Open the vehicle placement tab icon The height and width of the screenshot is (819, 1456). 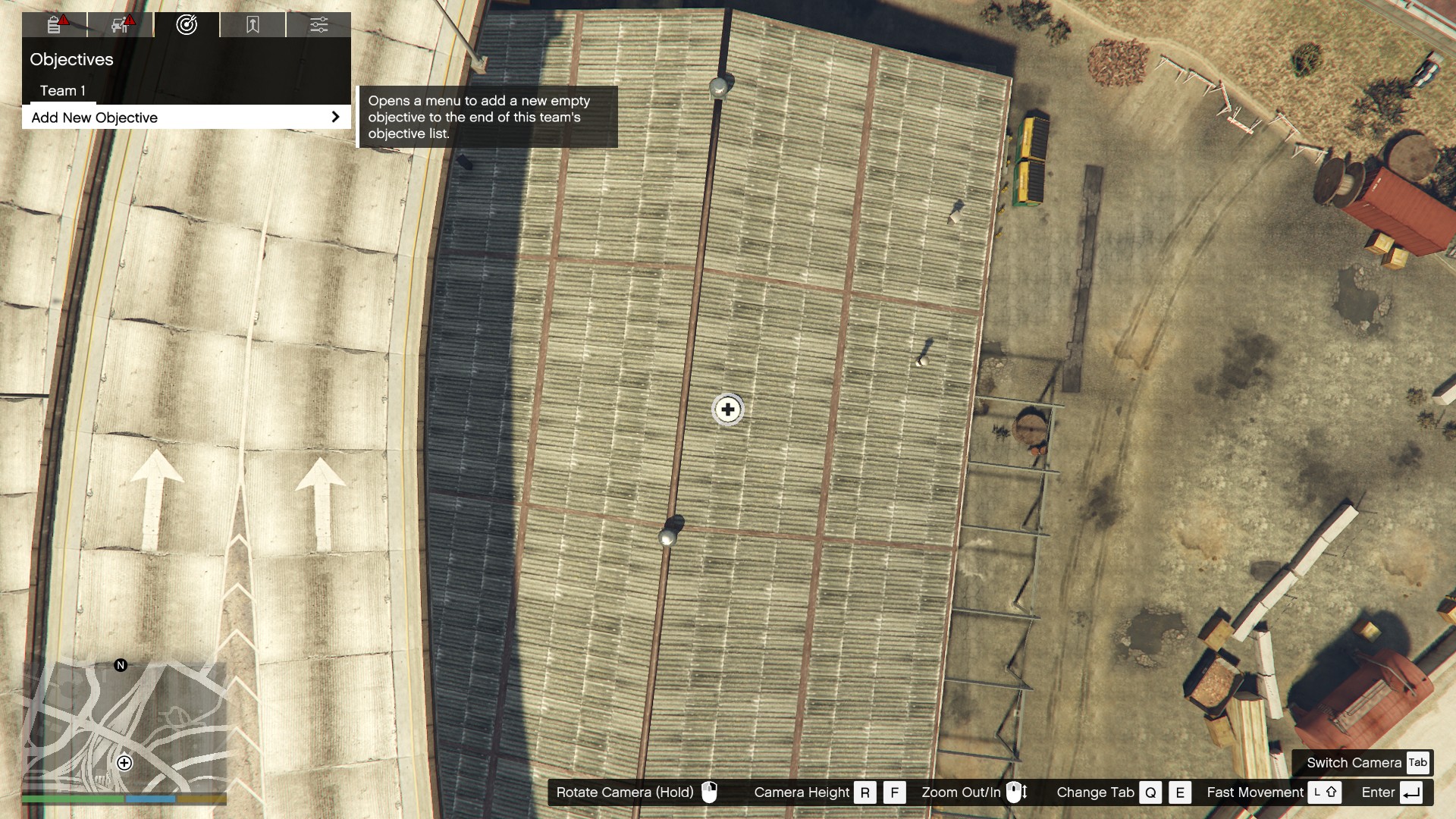click(118, 24)
